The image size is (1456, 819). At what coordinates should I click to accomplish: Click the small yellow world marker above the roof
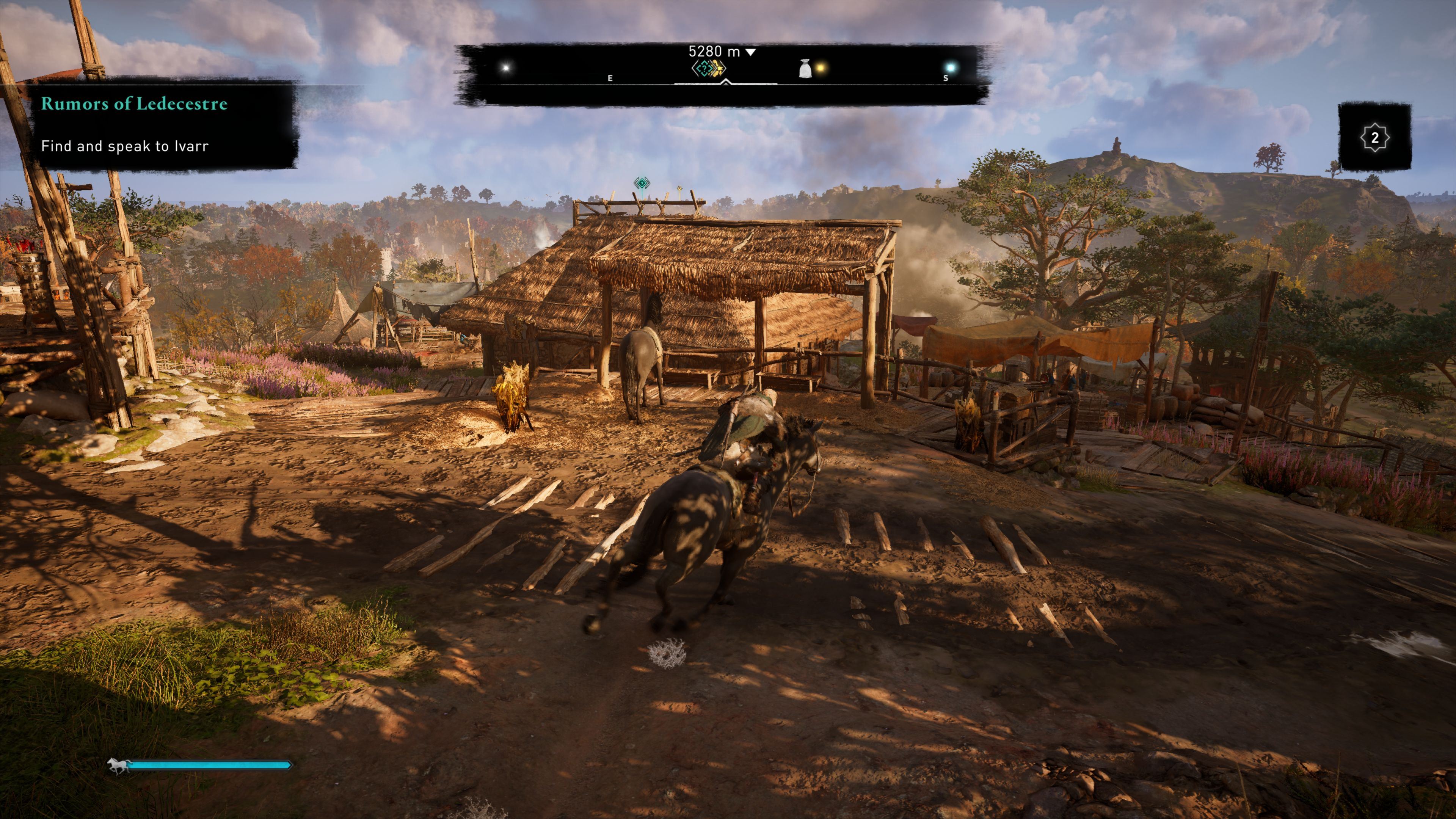(680, 189)
